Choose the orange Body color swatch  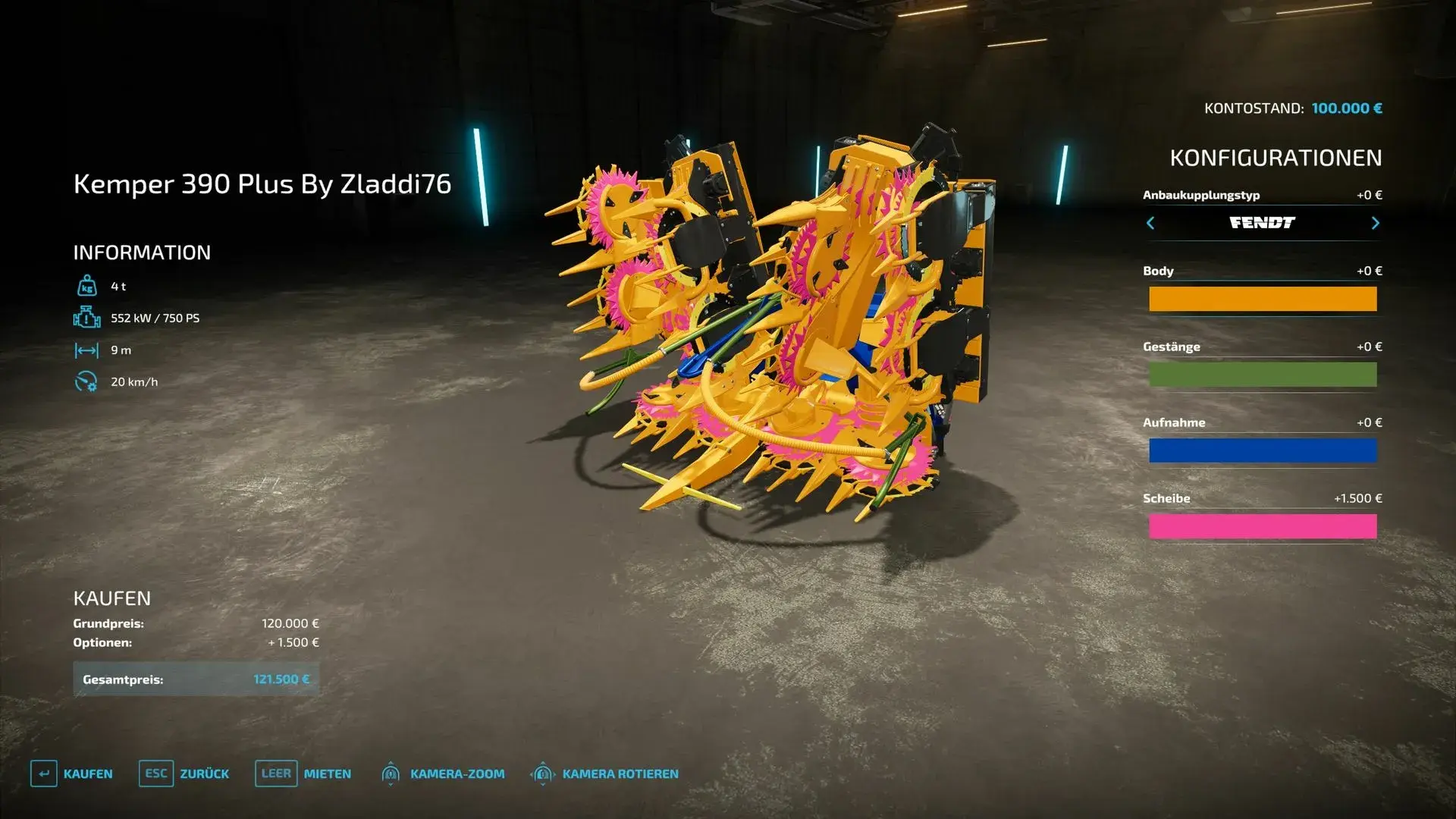click(x=1263, y=299)
